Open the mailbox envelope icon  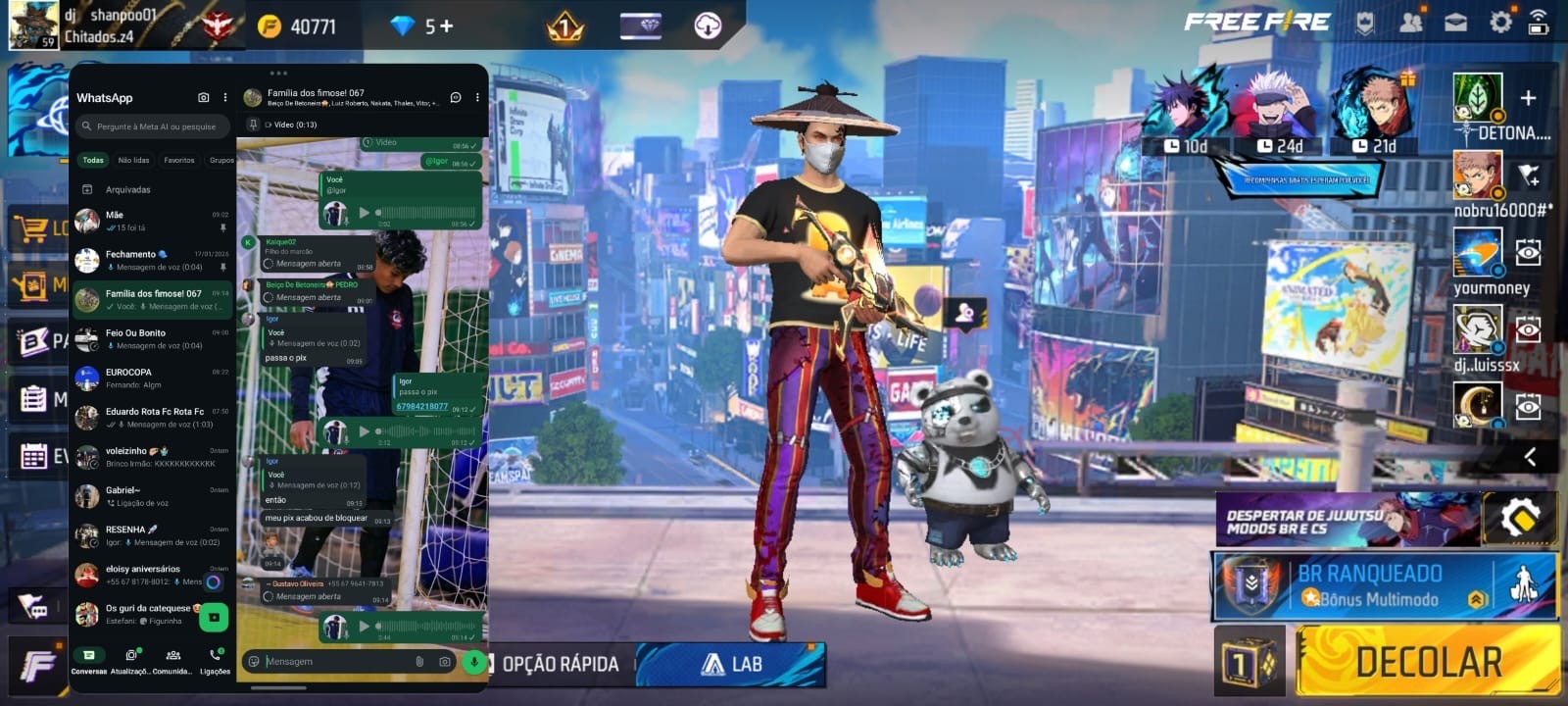(x=1456, y=22)
